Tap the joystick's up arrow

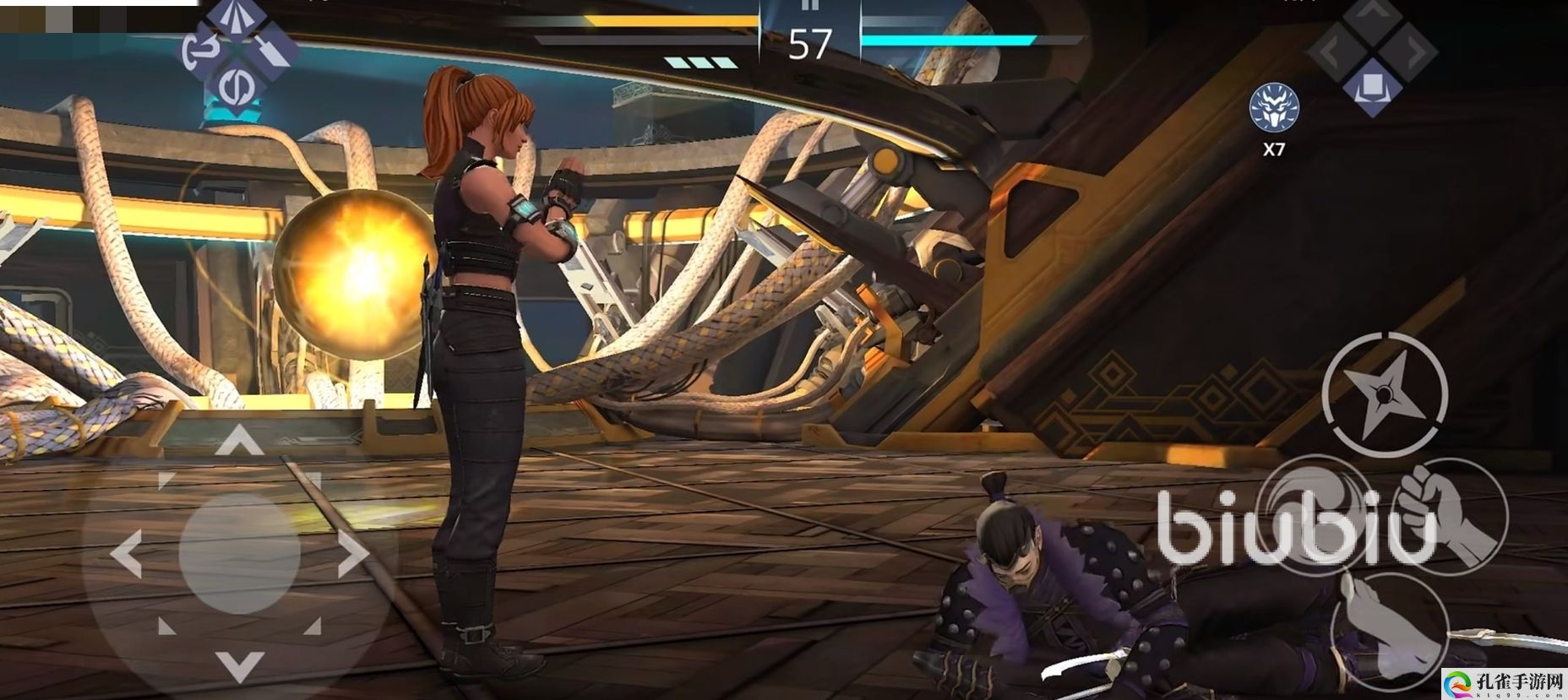[239, 441]
